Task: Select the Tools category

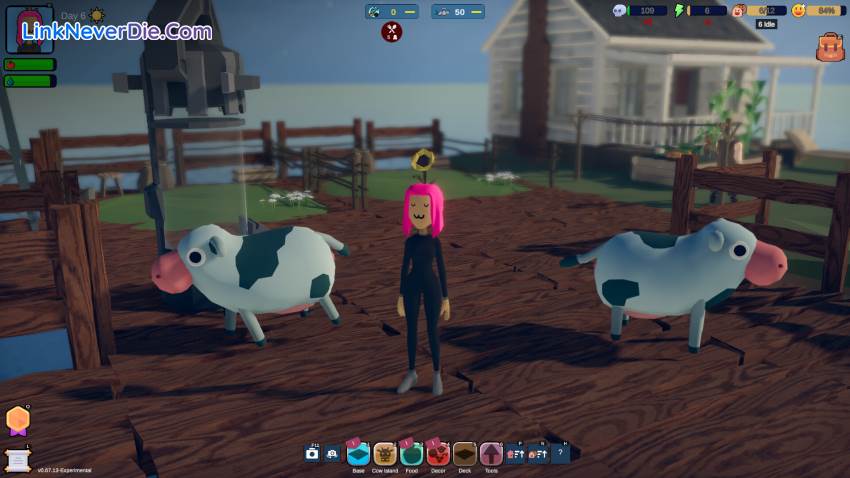Action: (x=490, y=454)
